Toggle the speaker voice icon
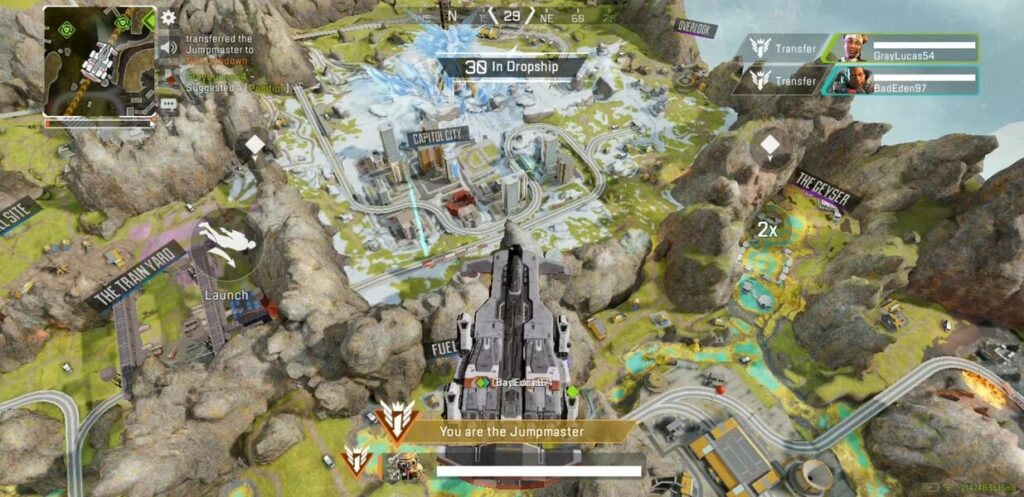 click(x=168, y=47)
